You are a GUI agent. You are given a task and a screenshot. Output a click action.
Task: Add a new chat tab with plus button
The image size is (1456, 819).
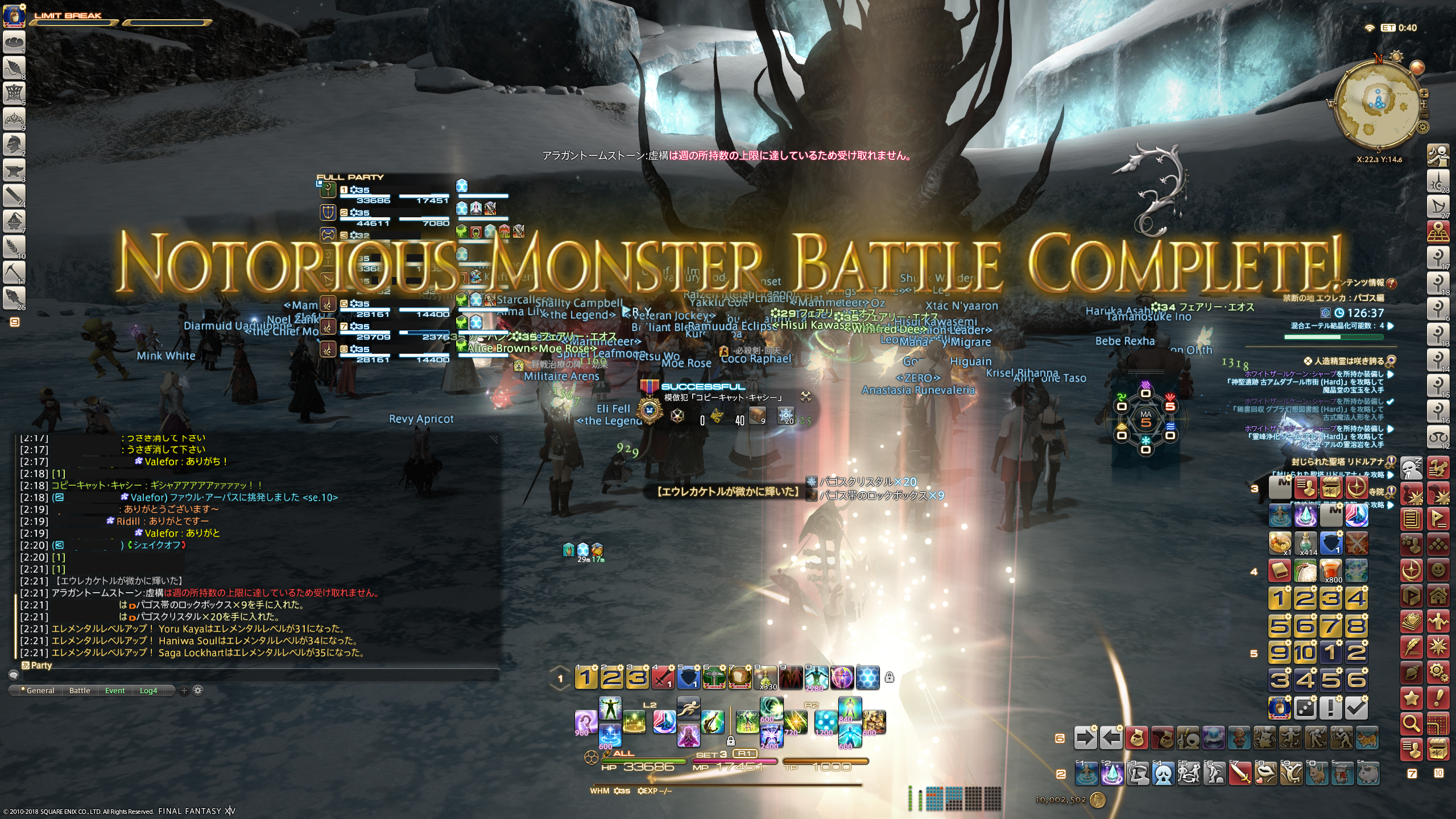click(184, 690)
